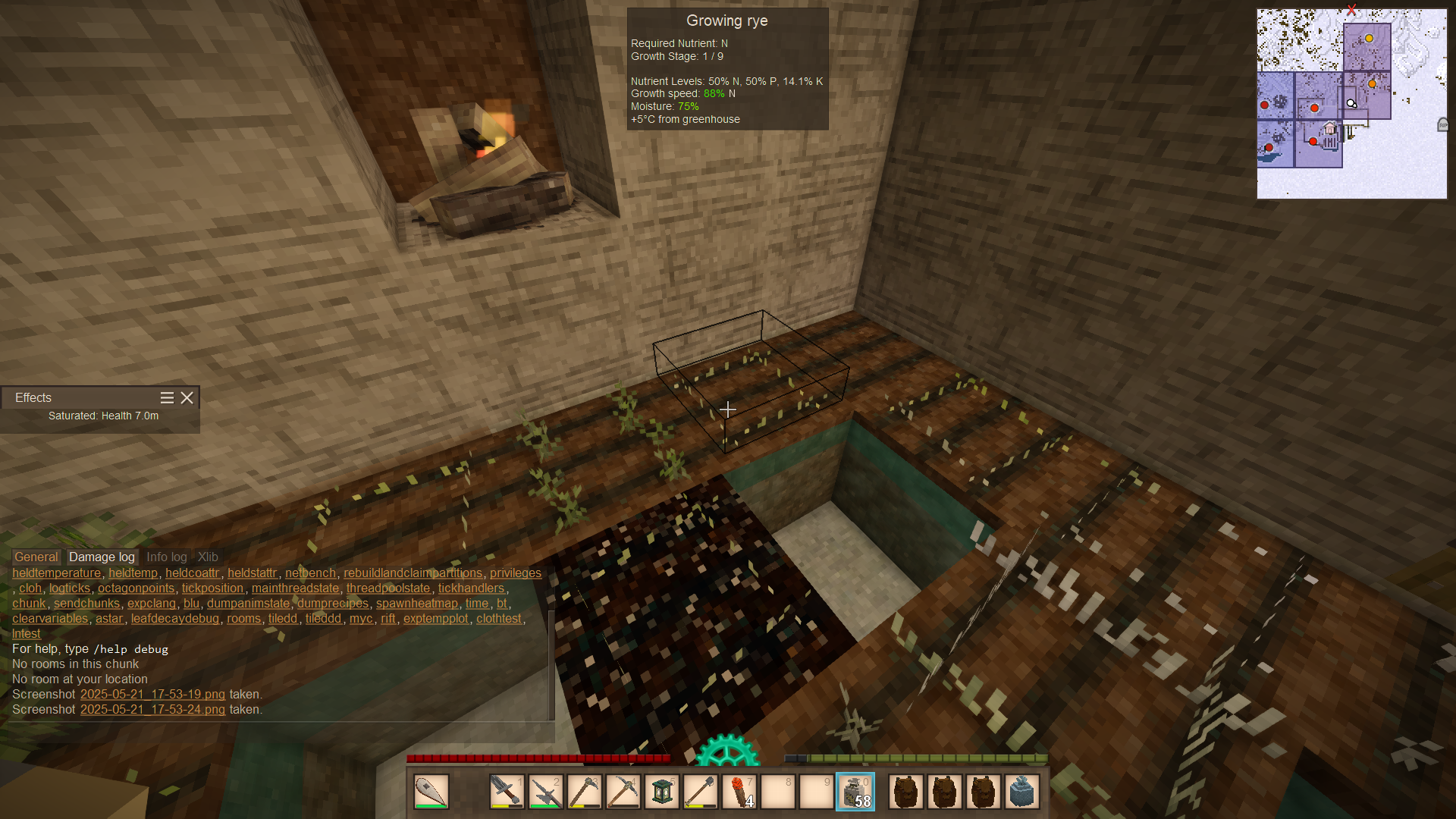
Task: Switch to the Info log tab
Action: 166,557
